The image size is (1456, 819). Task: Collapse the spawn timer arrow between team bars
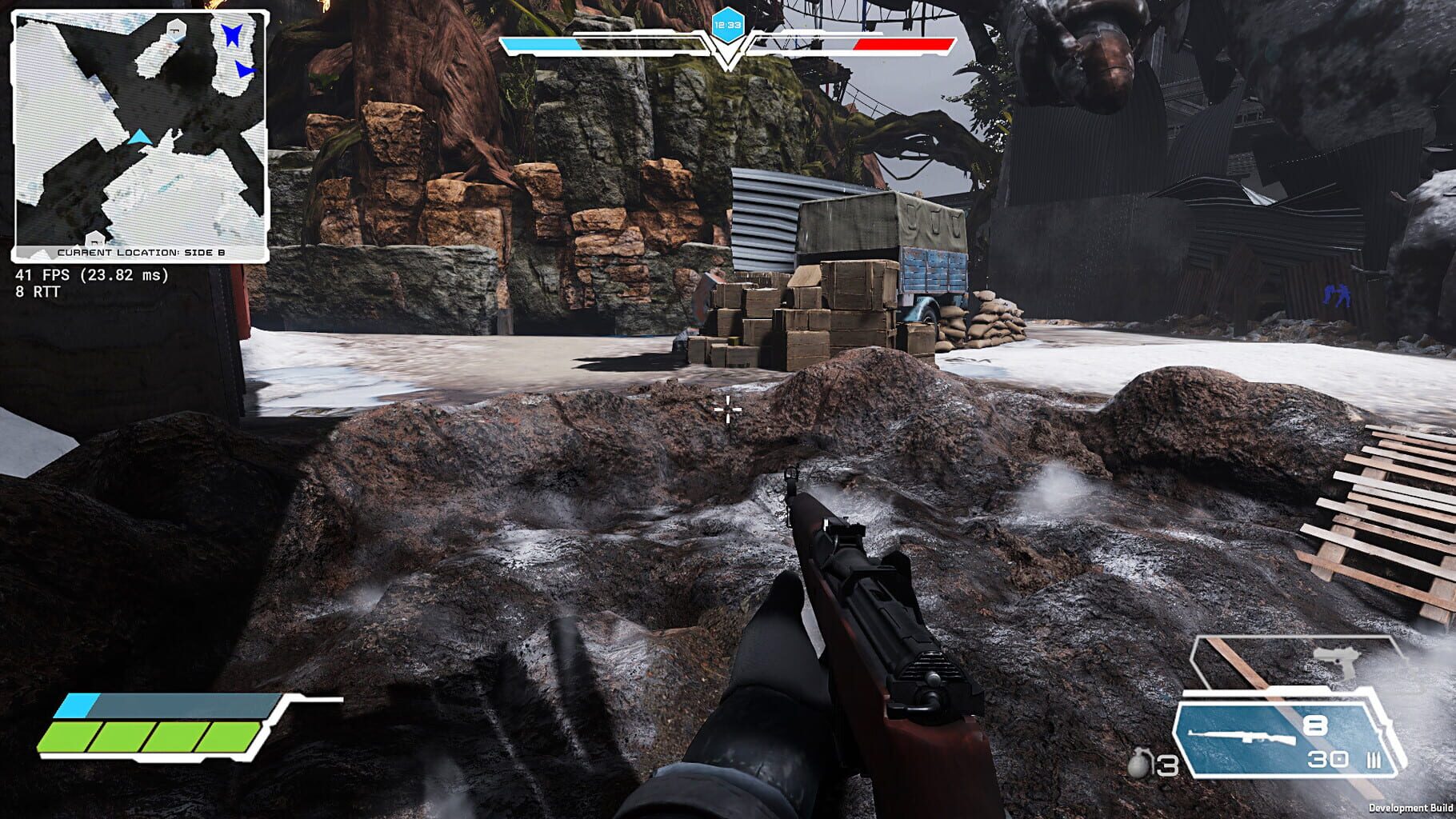click(726, 56)
